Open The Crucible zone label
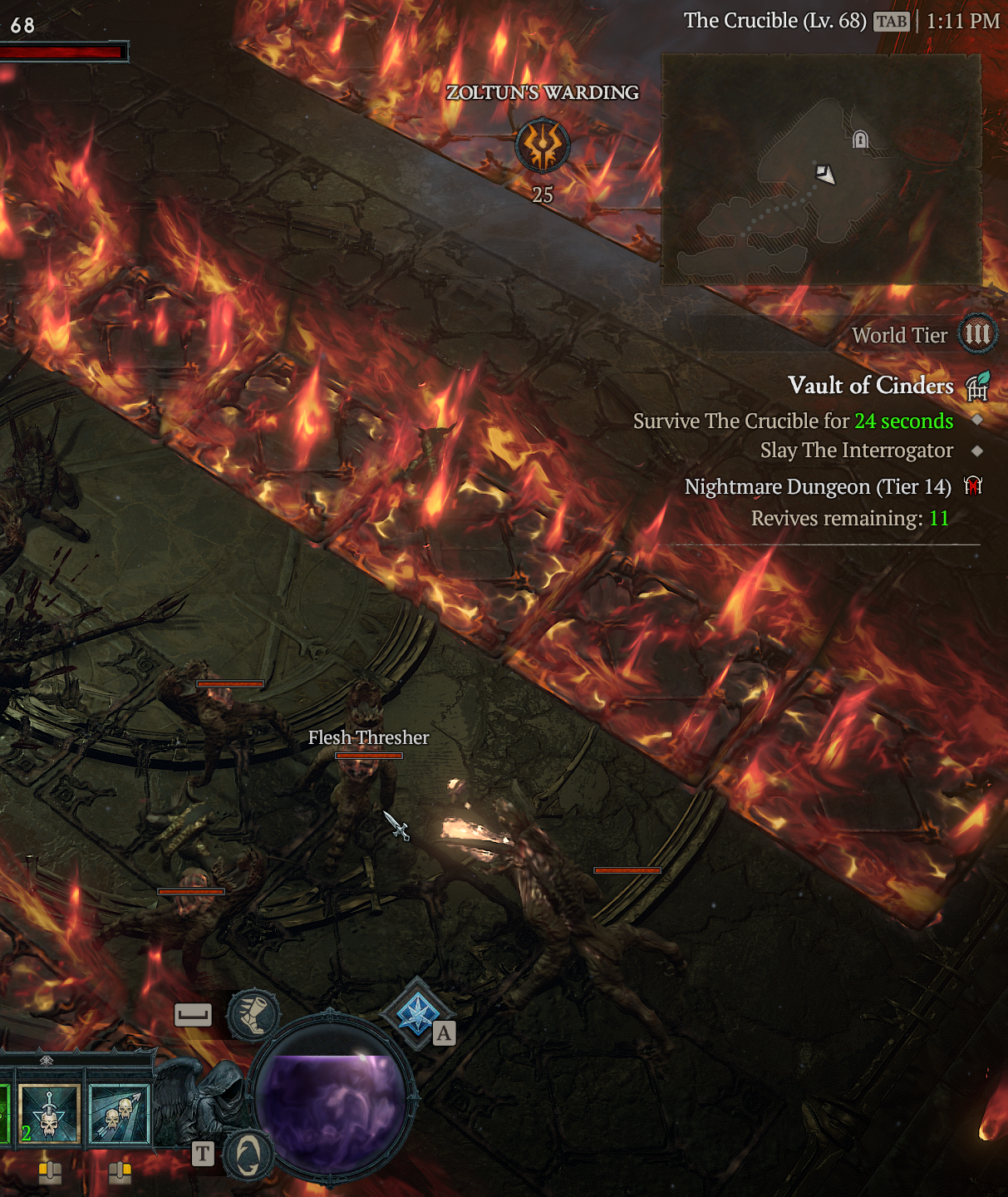Viewport: 1008px width, 1197px height. [774, 21]
